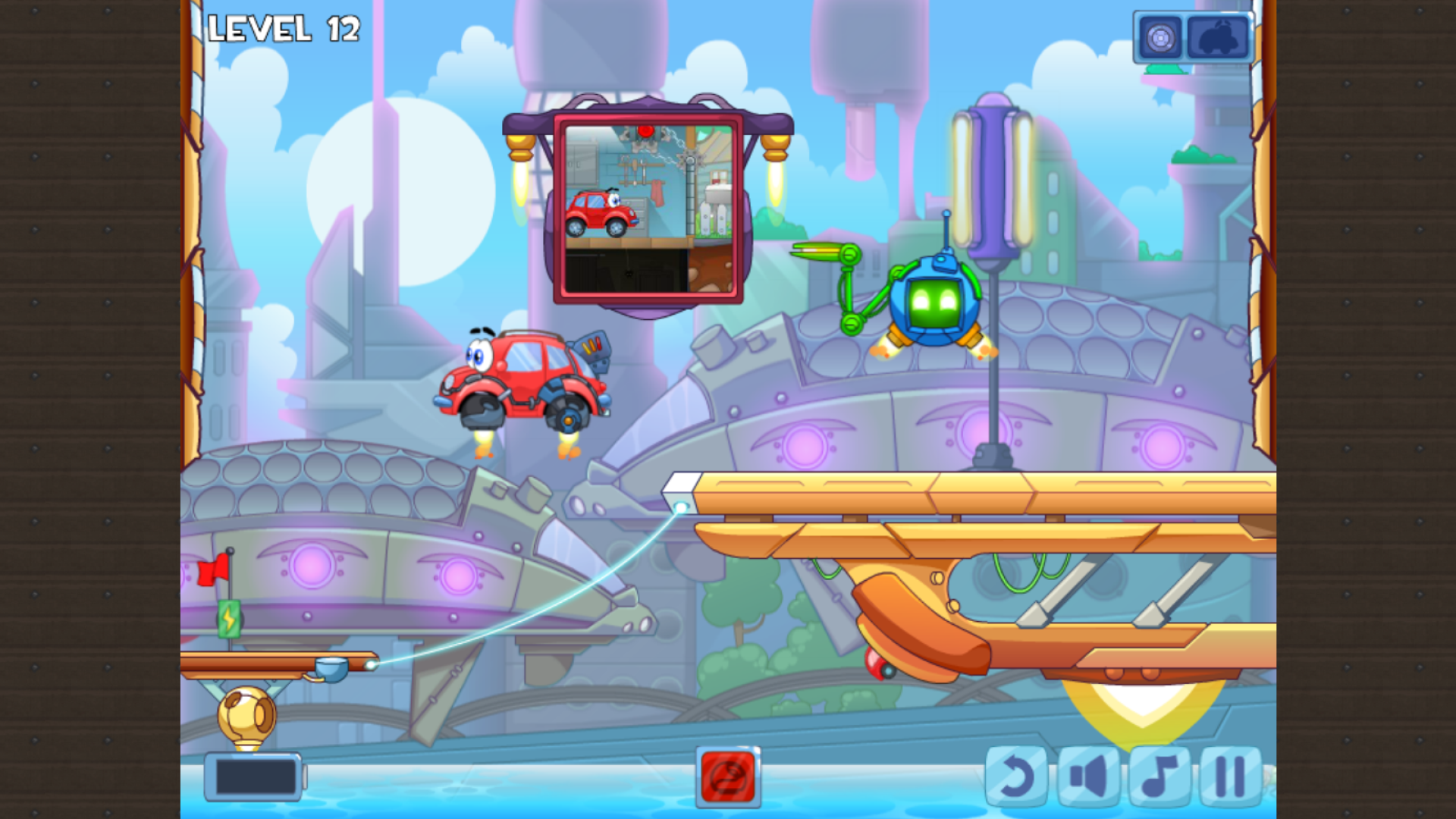The image size is (1456, 819).
Task: Click the picture frame showing Wheely's goal
Action: [648, 209]
